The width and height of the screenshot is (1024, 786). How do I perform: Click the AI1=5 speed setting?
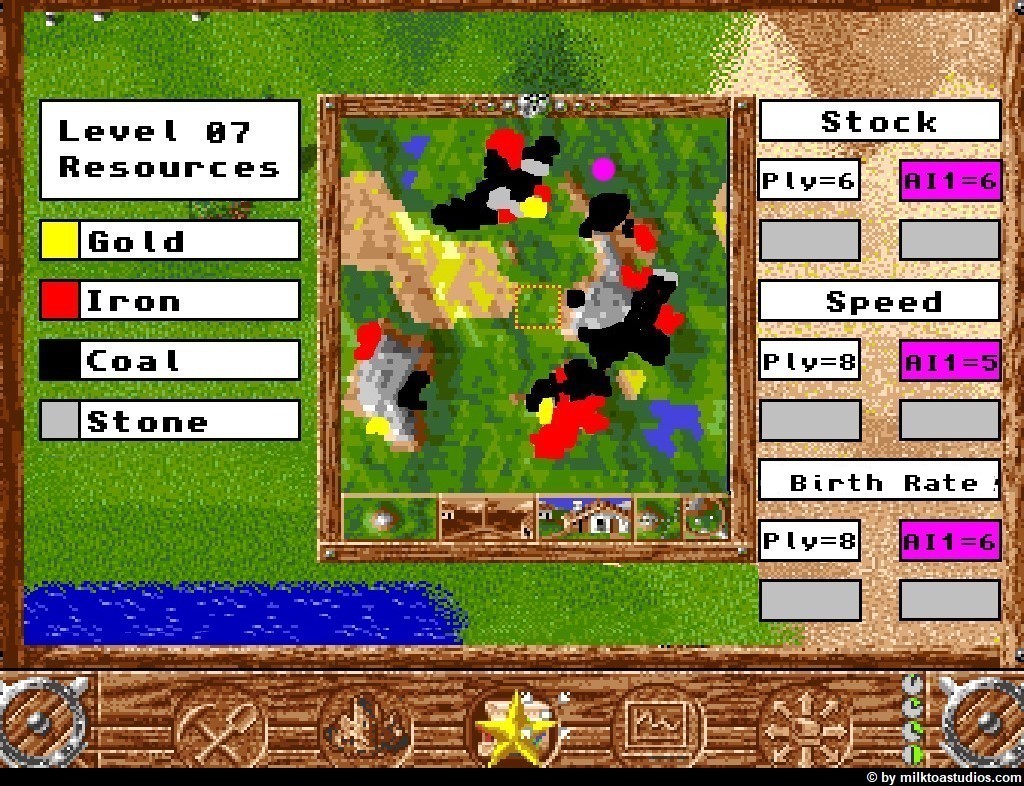tap(949, 360)
